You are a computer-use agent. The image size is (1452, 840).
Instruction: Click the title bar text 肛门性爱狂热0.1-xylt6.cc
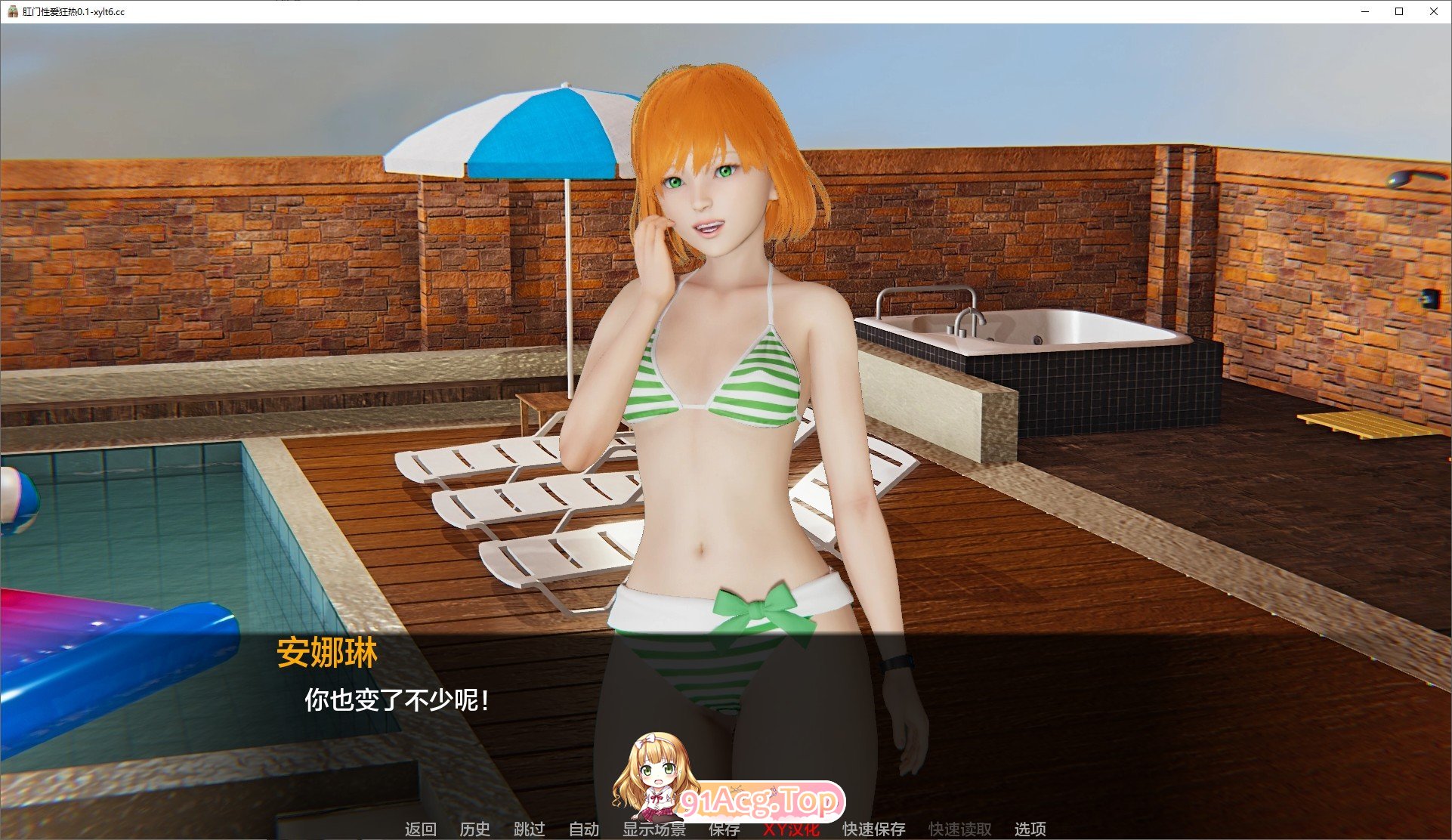point(73,12)
